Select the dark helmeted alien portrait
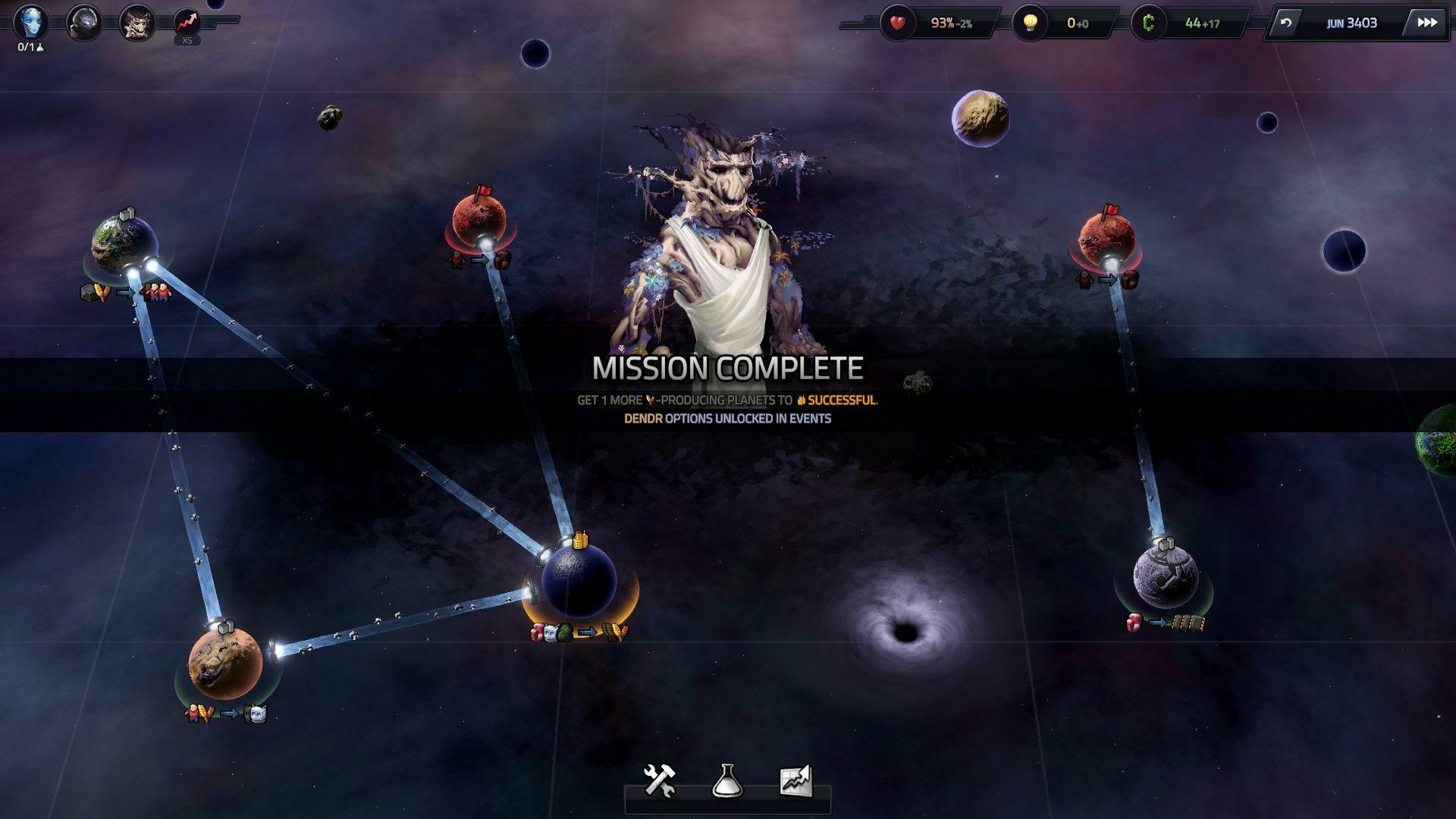The height and width of the screenshot is (819, 1456). pyautogui.click(x=84, y=23)
